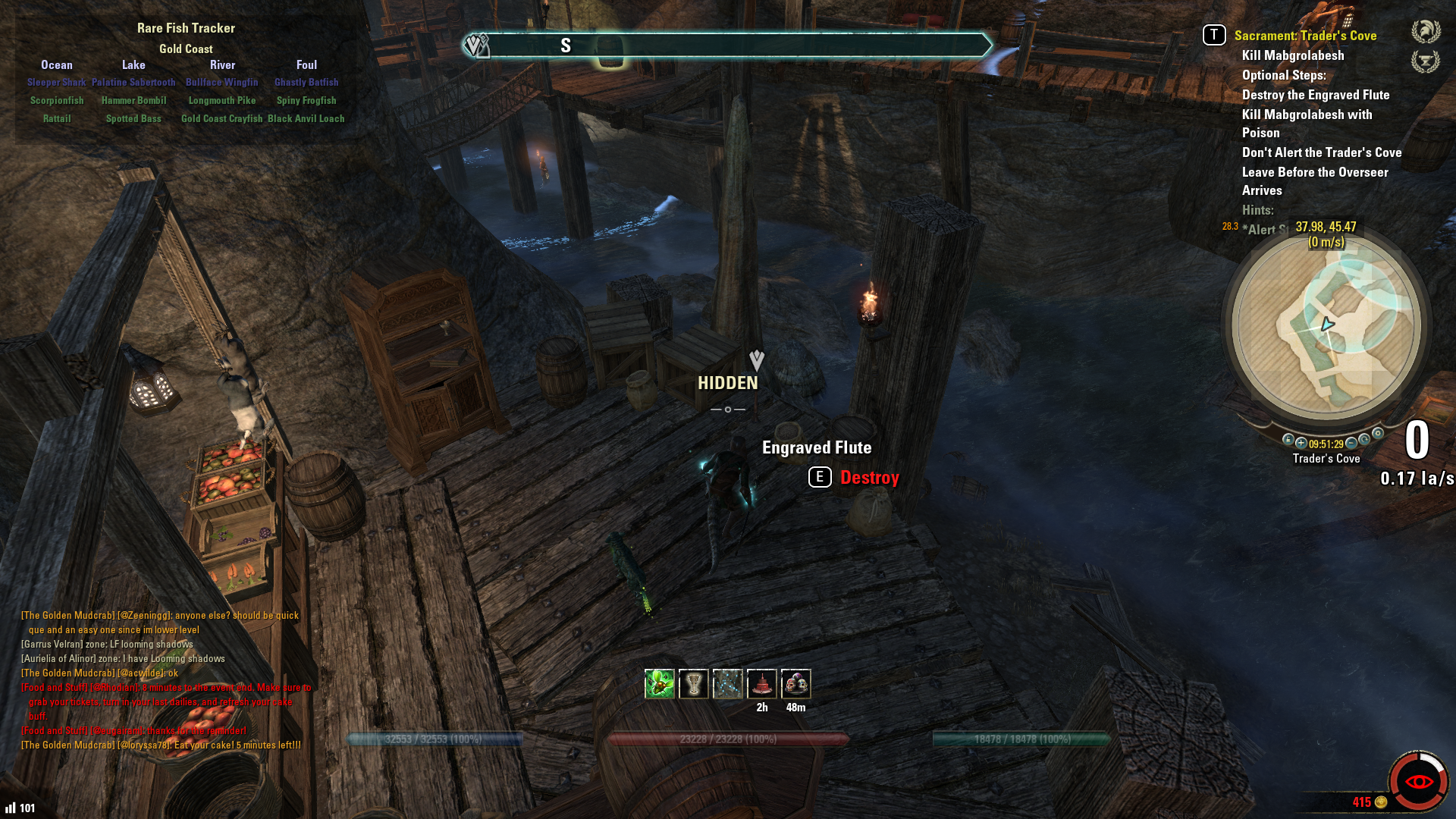Click the trophy wreath icon under the laurel
Viewport: 1456px width, 819px height.
1426,61
